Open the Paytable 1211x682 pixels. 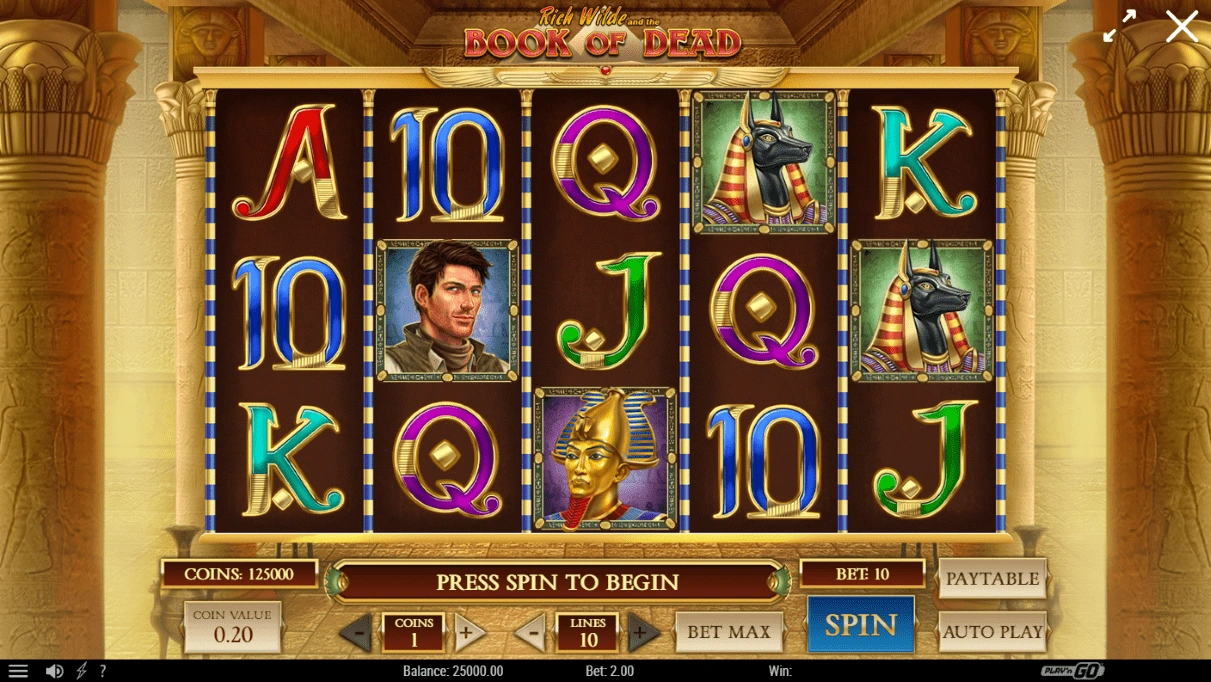[x=992, y=579]
